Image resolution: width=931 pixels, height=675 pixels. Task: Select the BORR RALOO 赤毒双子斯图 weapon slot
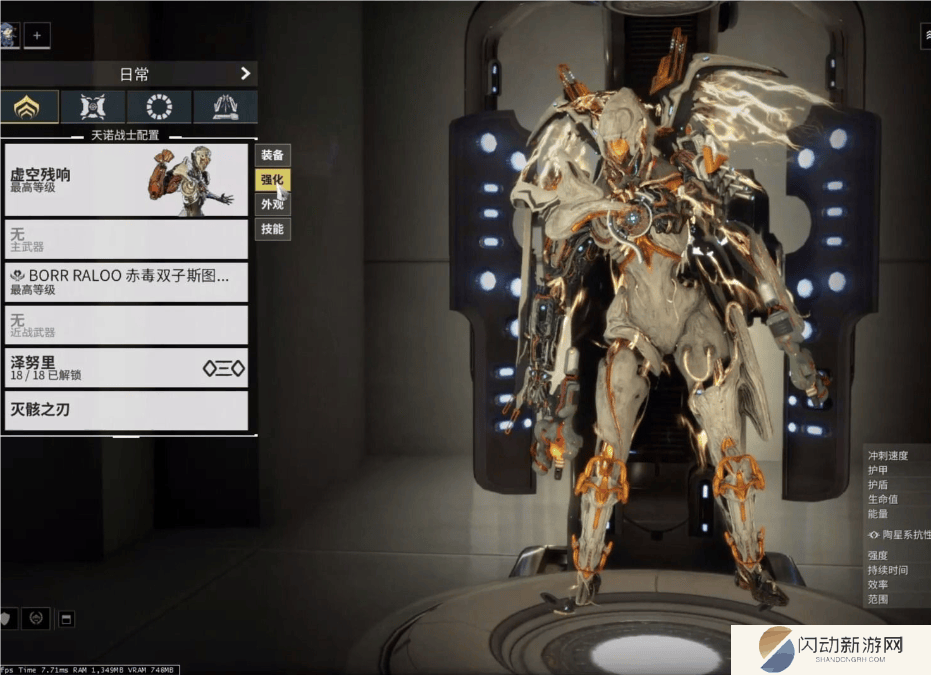(126, 282)
